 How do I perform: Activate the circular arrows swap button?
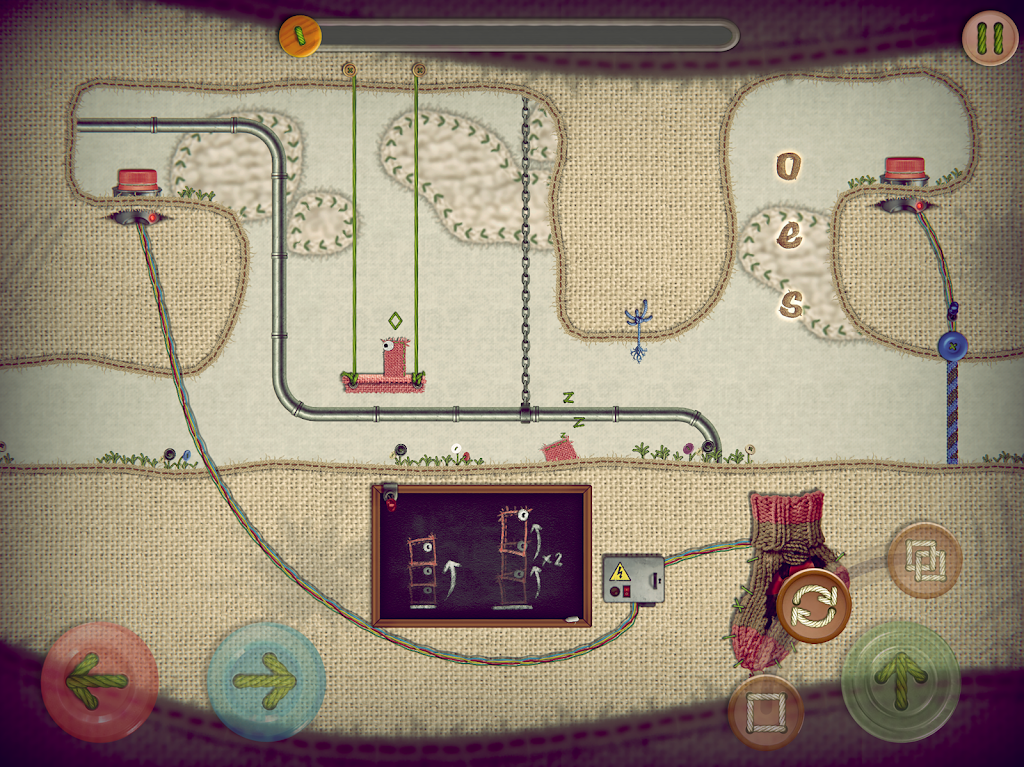(813, 606)
